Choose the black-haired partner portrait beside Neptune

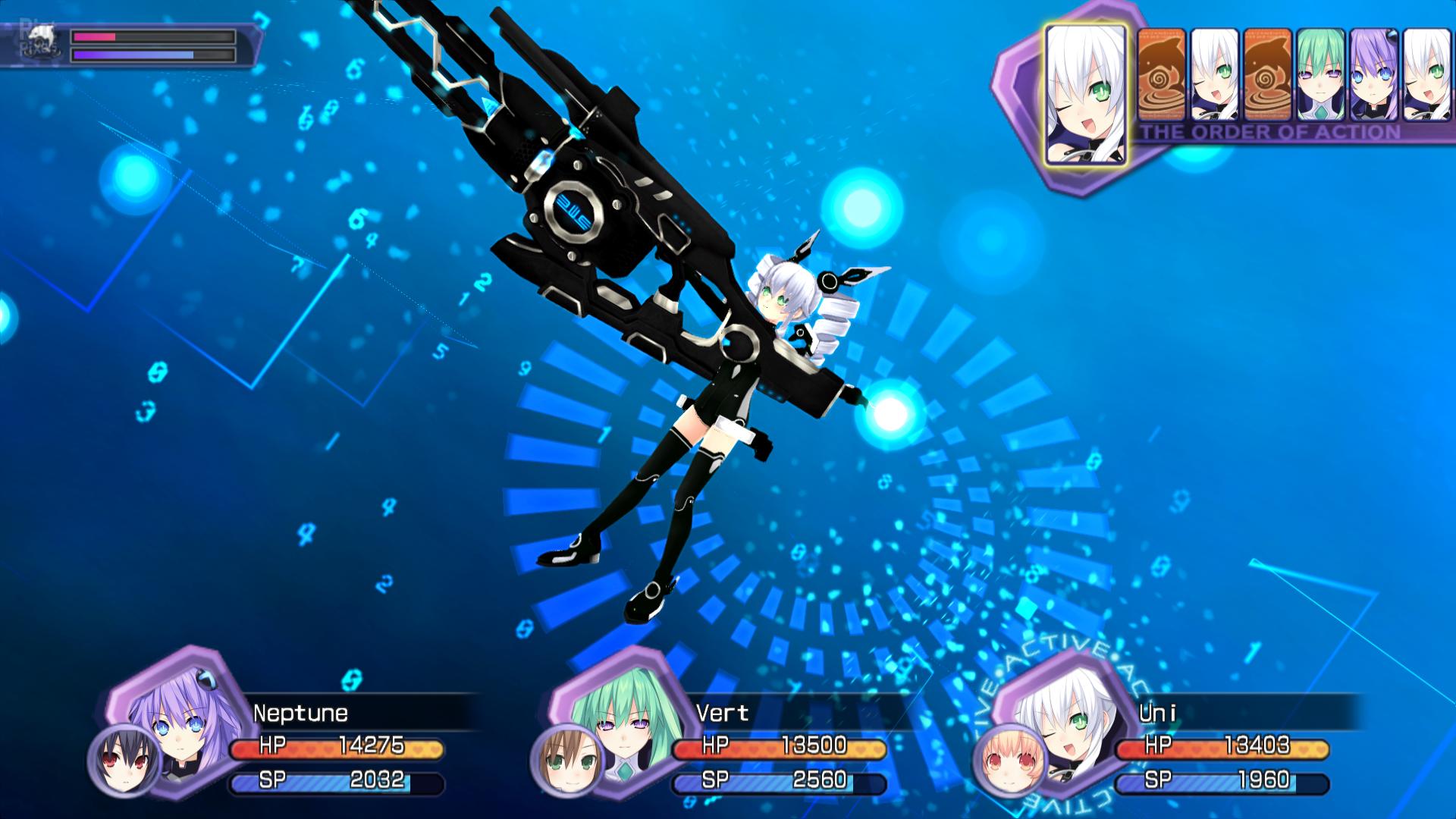[x=123, y=760]
